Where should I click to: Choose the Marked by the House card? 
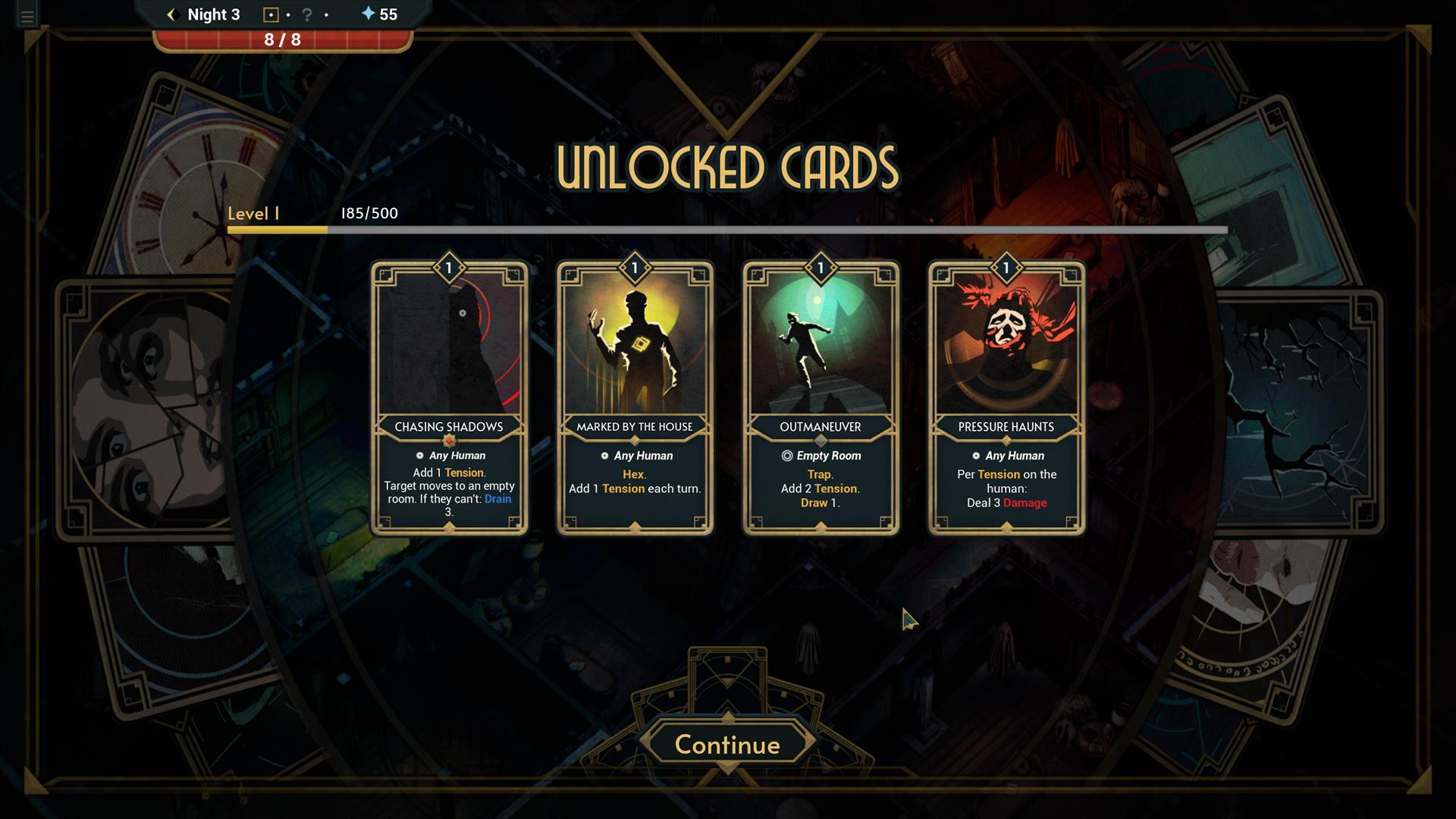(635, 398)
